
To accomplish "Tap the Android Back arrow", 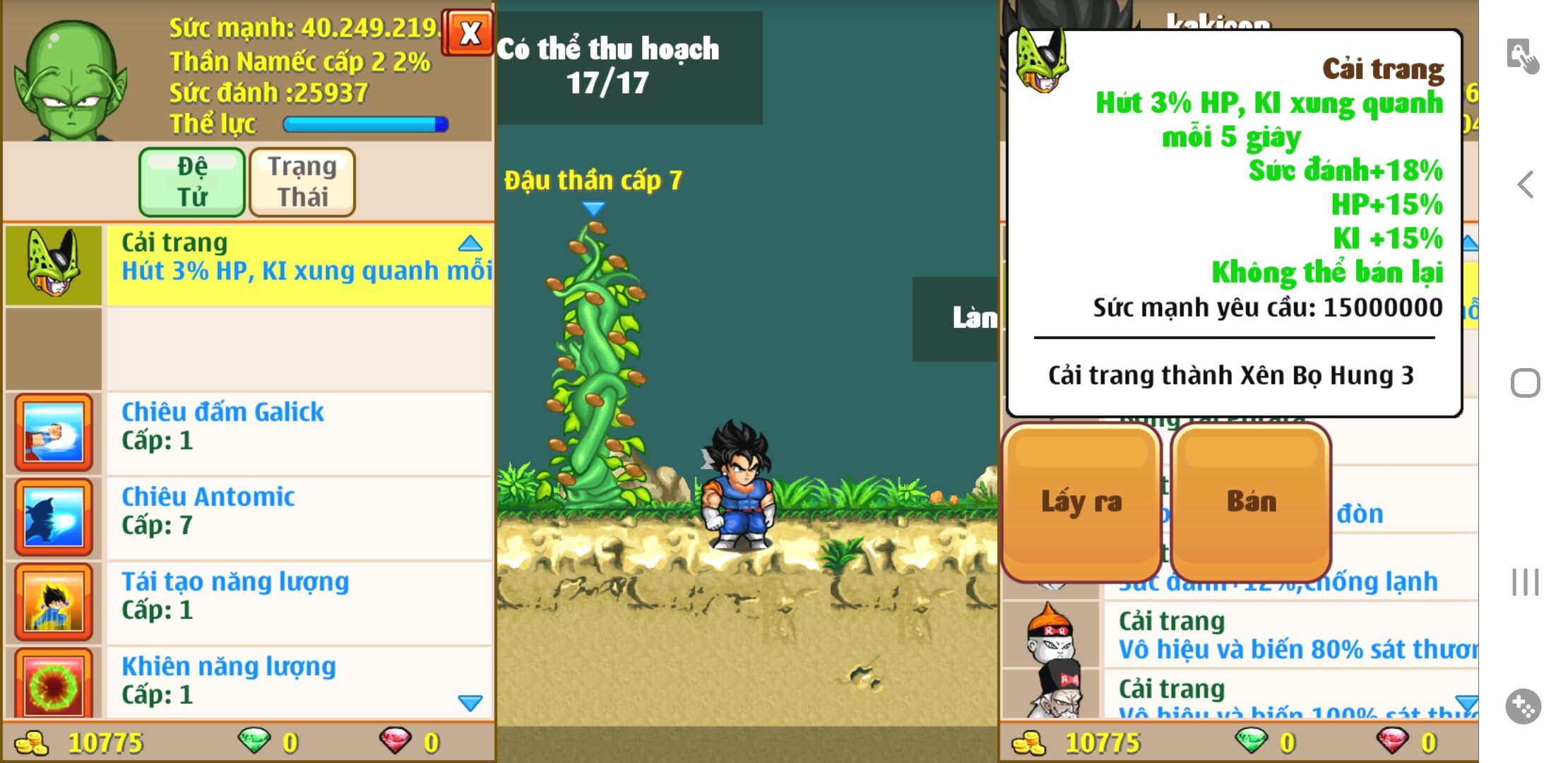I will click(1525, 185).
